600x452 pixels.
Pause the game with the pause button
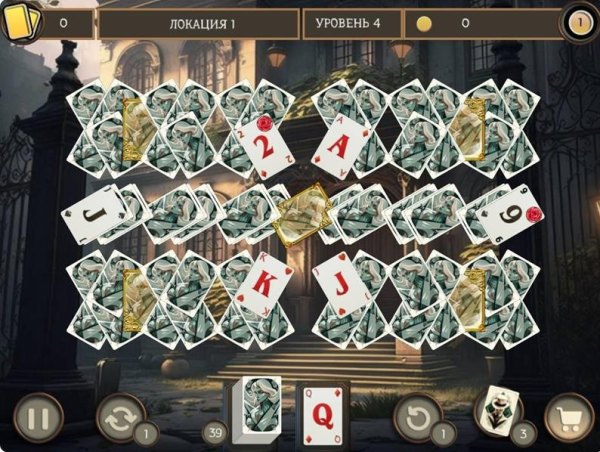pyautogui.click(x=38, y=417)
